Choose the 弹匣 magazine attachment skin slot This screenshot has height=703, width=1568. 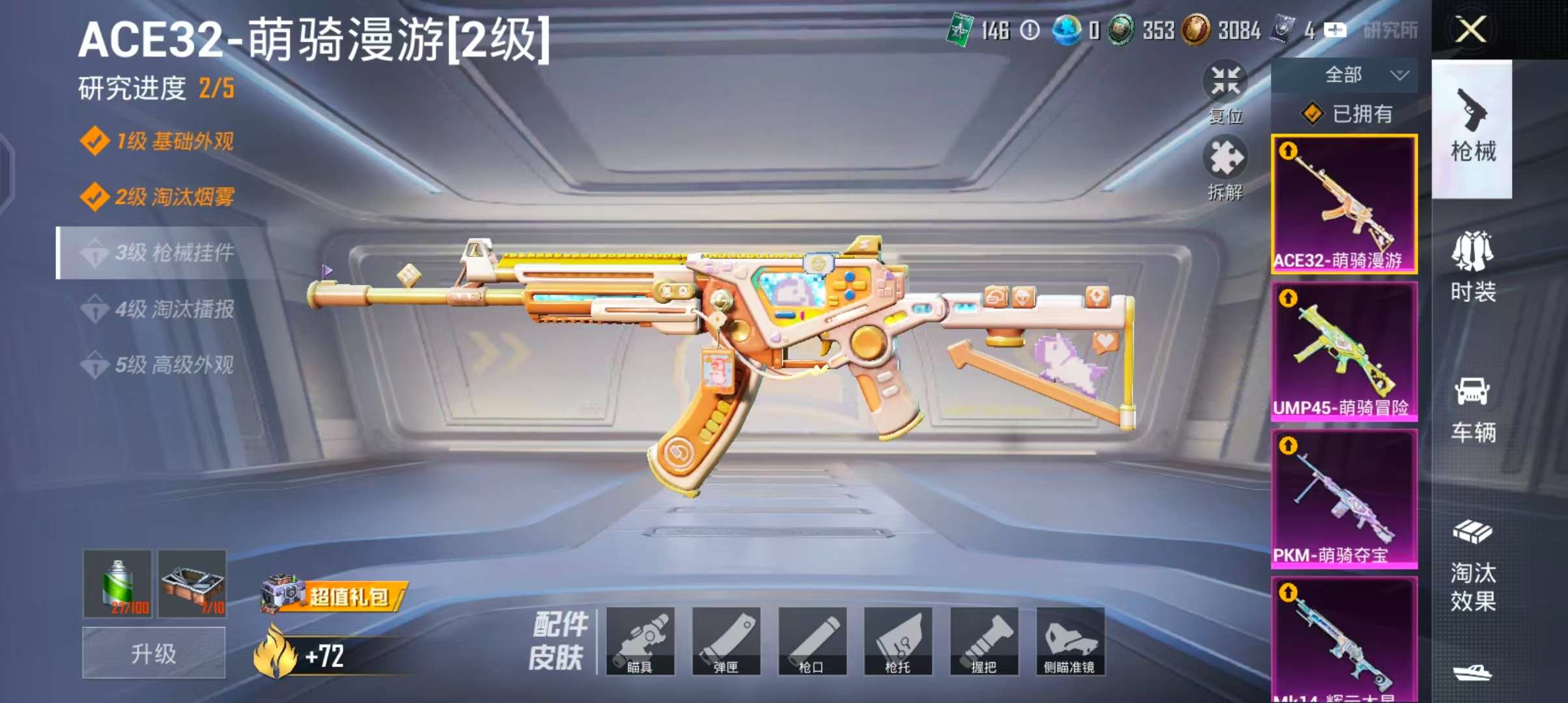(x=726, y=641)
